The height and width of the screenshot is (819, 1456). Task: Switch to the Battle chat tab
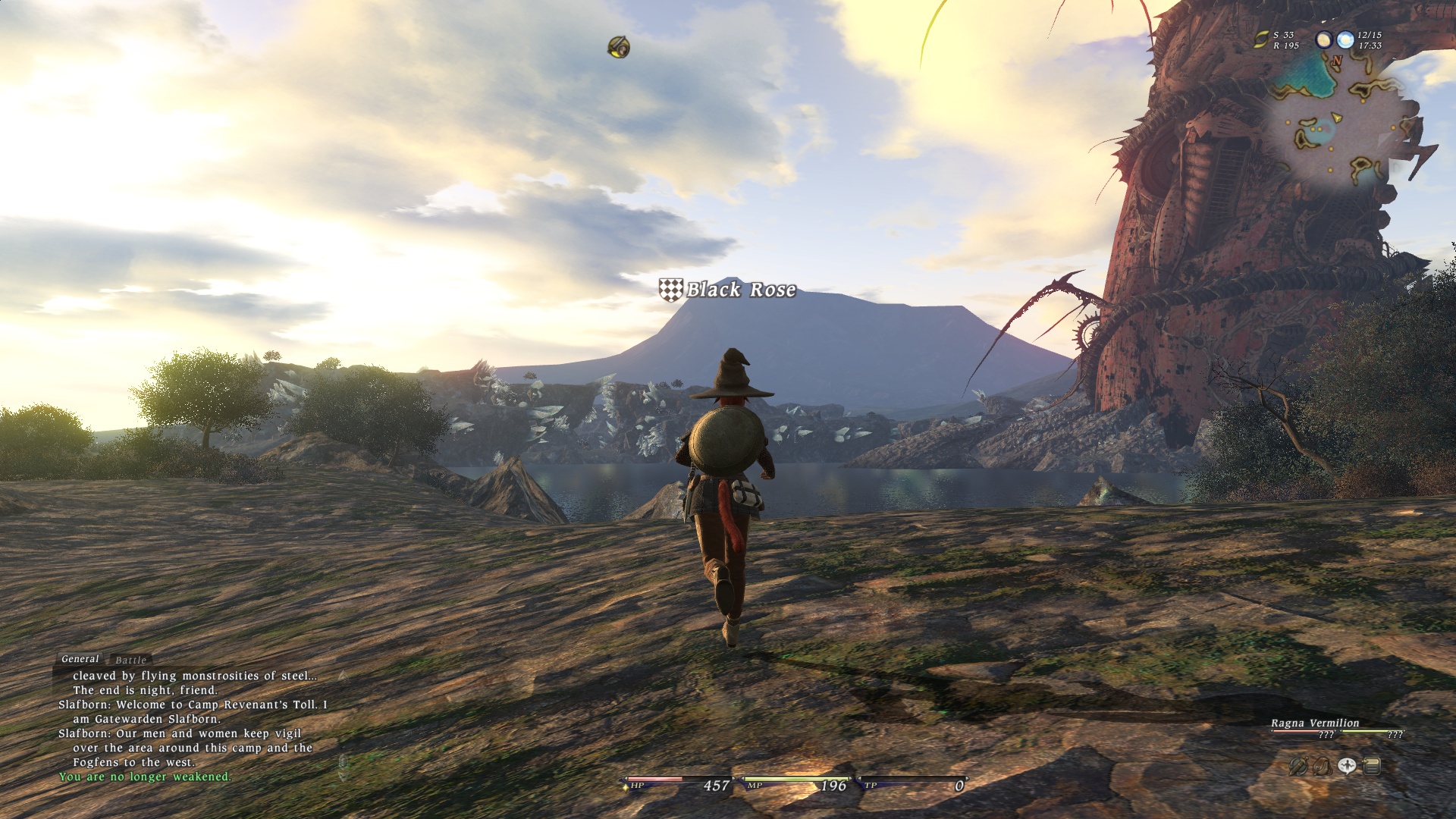point(130,660)
